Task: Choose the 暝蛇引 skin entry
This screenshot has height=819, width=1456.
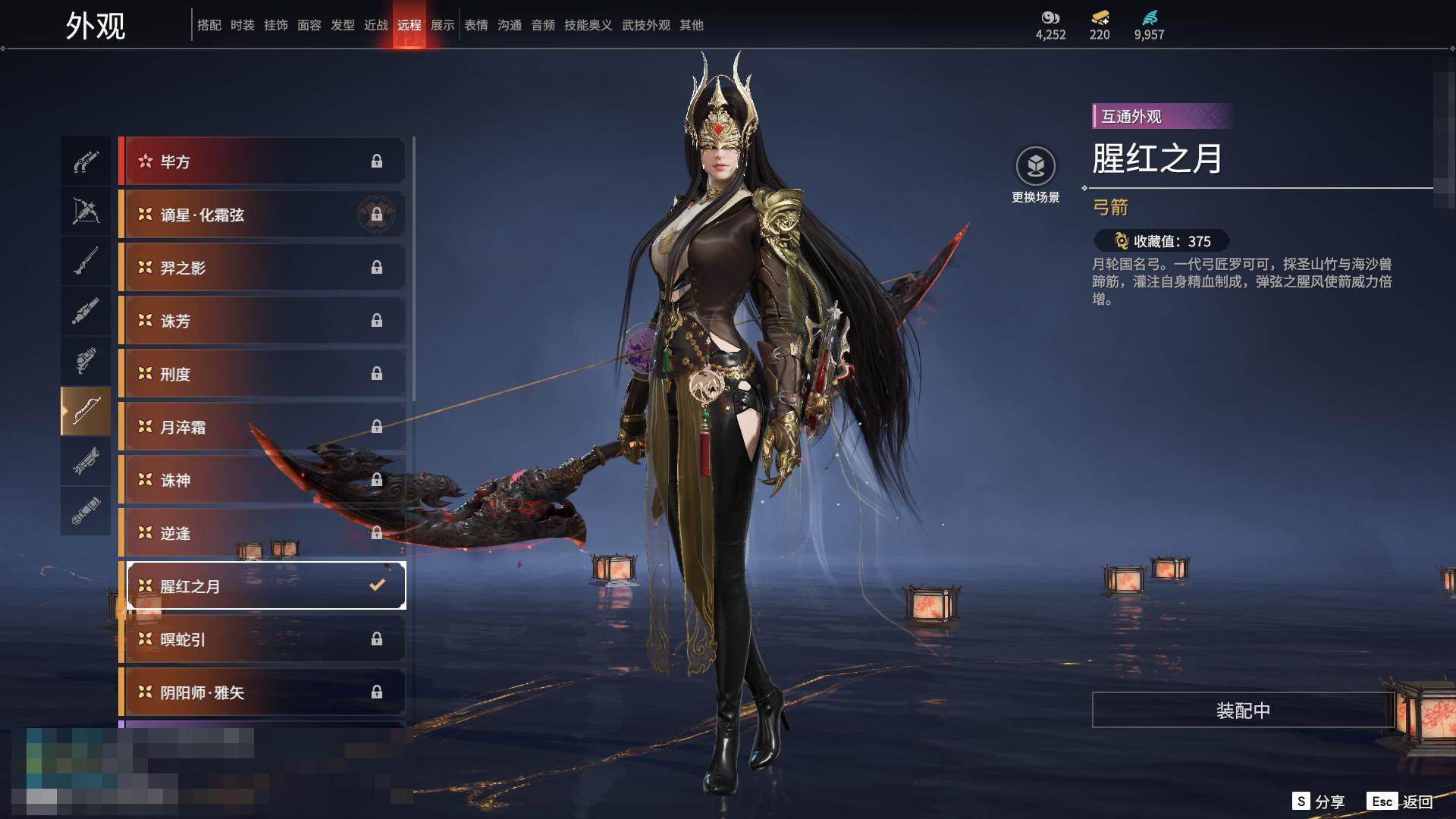Action: [262, 639]
